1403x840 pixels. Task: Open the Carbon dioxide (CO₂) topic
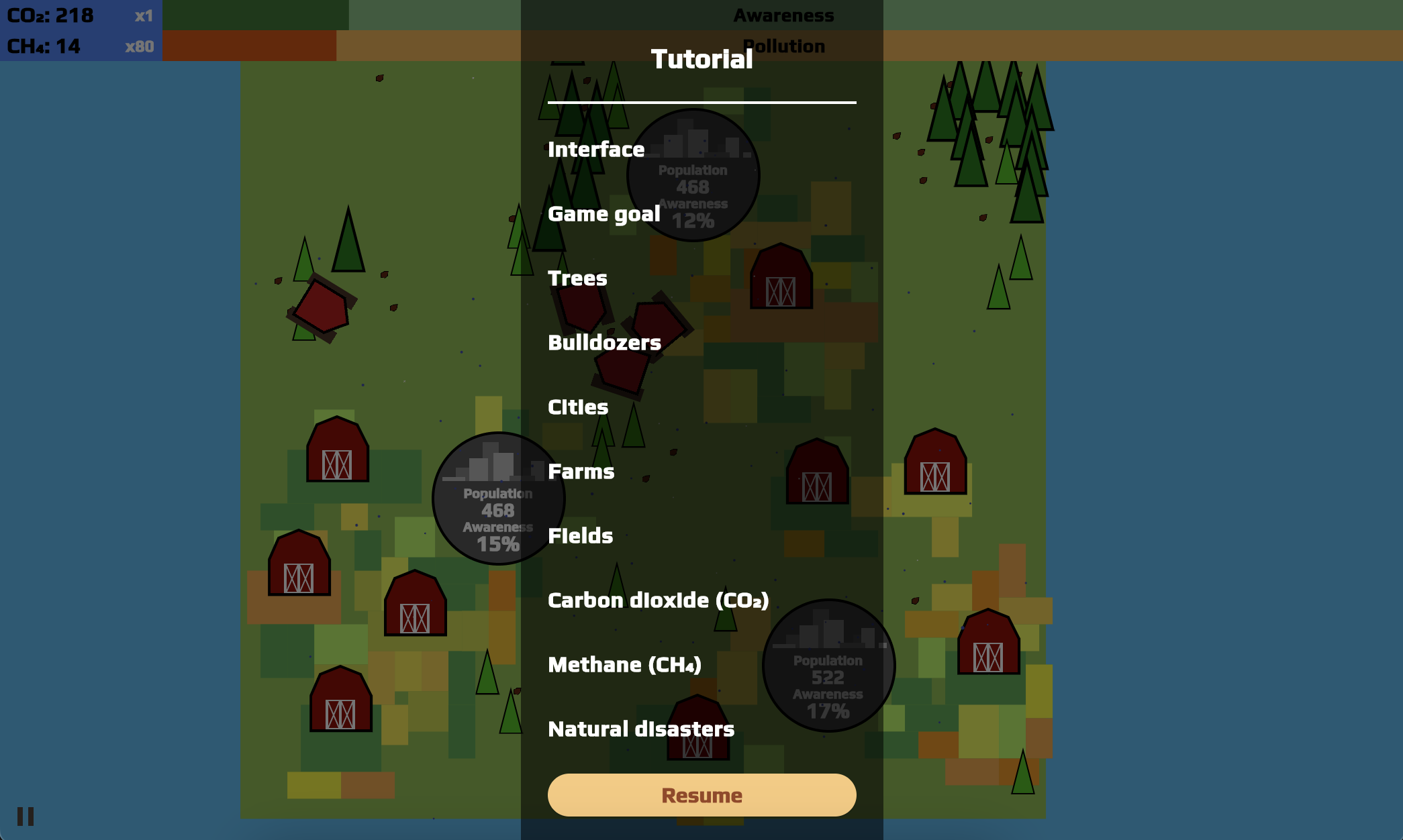pos(658,600)
